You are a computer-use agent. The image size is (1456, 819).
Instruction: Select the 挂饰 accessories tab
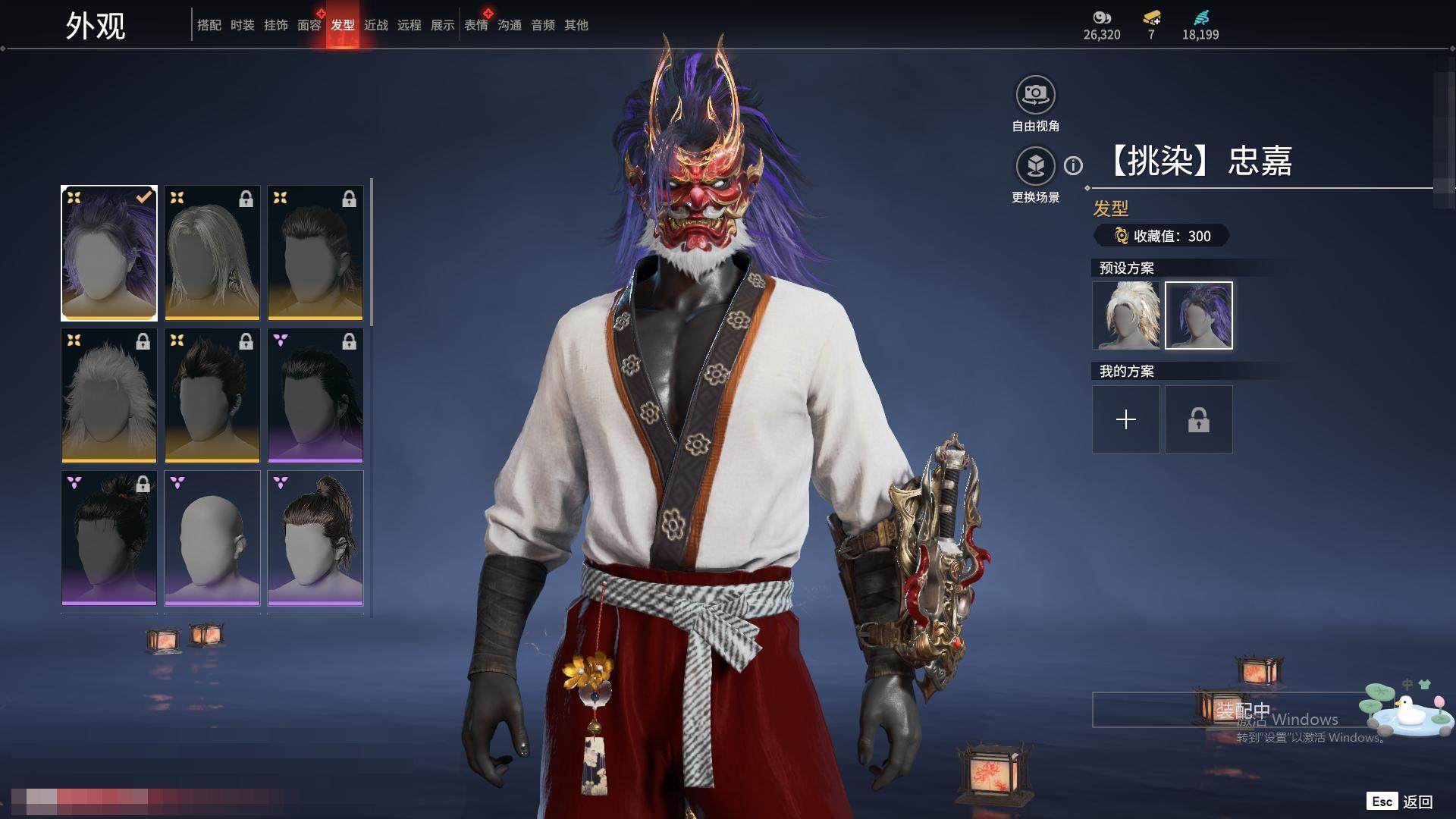[x=275, y=25]
